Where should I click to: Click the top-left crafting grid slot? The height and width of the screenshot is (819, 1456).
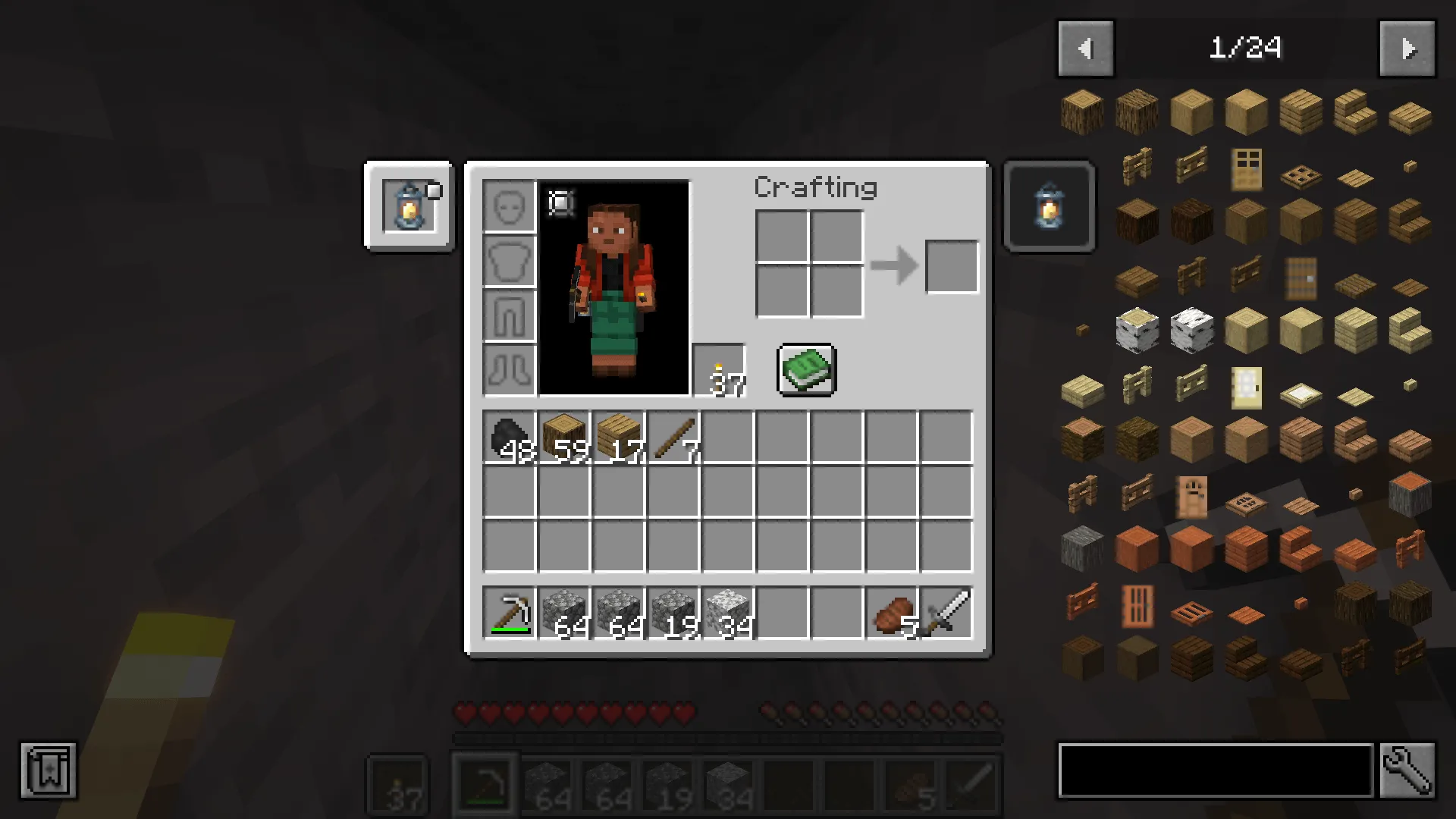click(x=782, y=237)
